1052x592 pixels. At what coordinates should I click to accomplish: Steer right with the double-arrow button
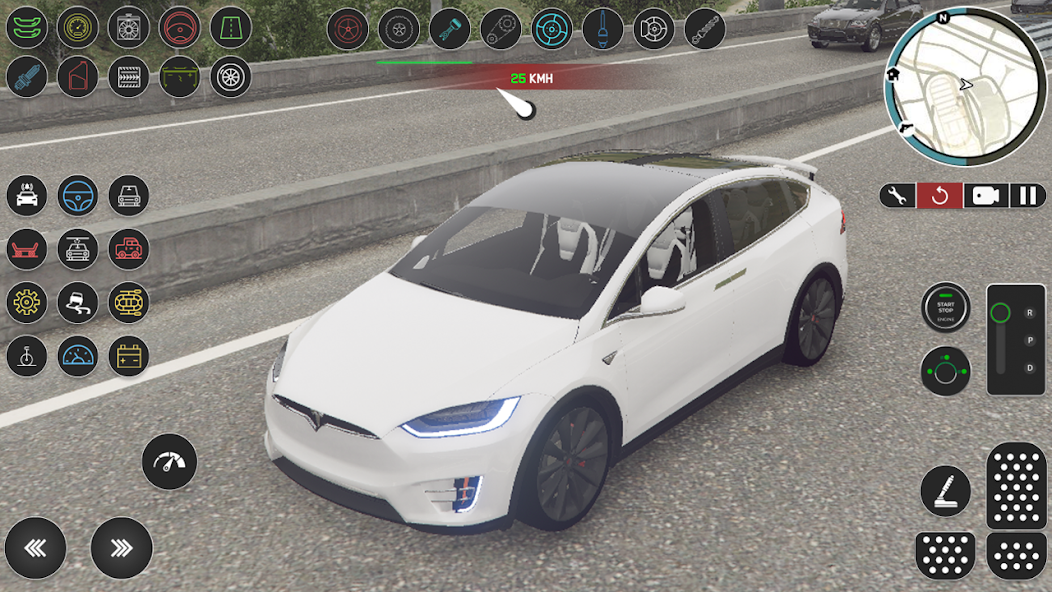[121, 548]
